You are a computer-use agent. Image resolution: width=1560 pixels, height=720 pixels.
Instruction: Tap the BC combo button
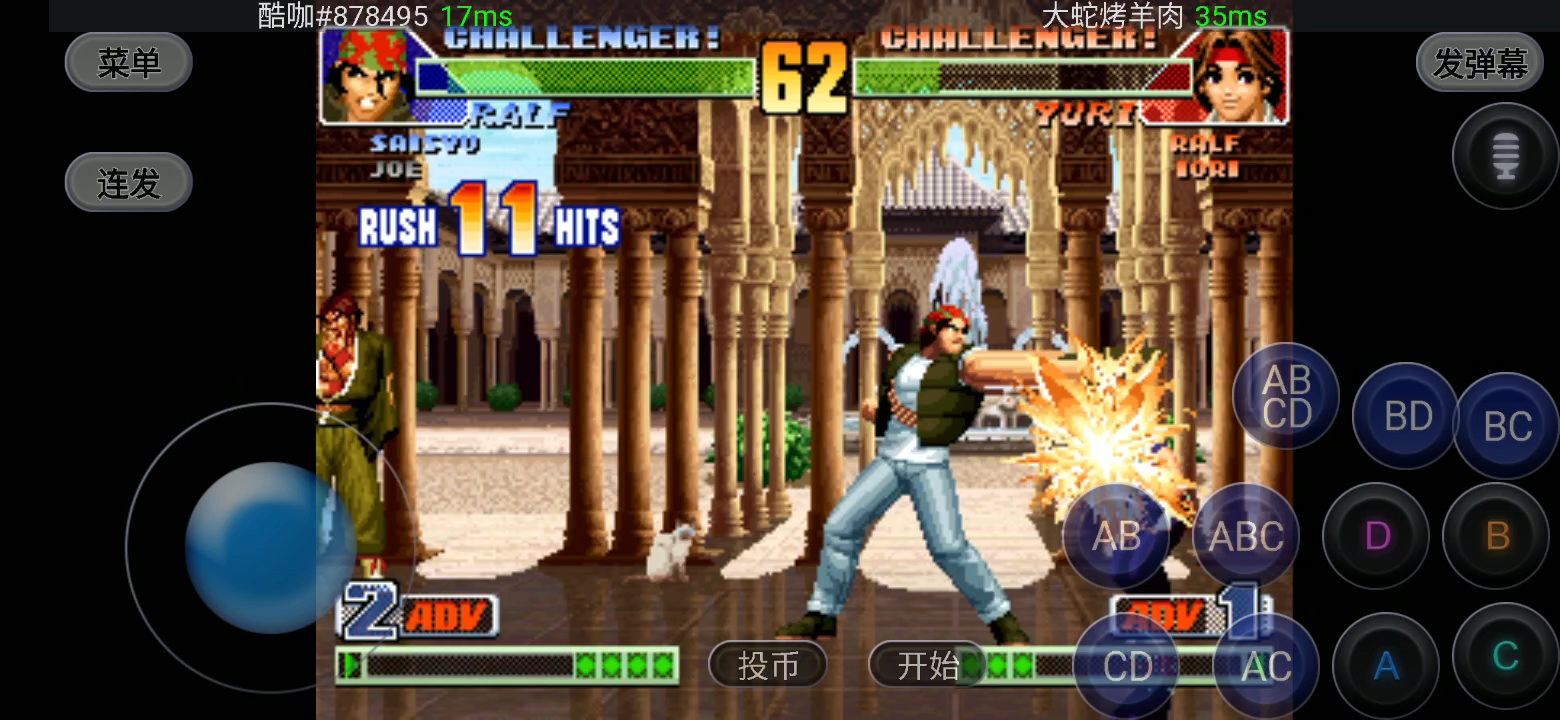[x=1507, y=426]
